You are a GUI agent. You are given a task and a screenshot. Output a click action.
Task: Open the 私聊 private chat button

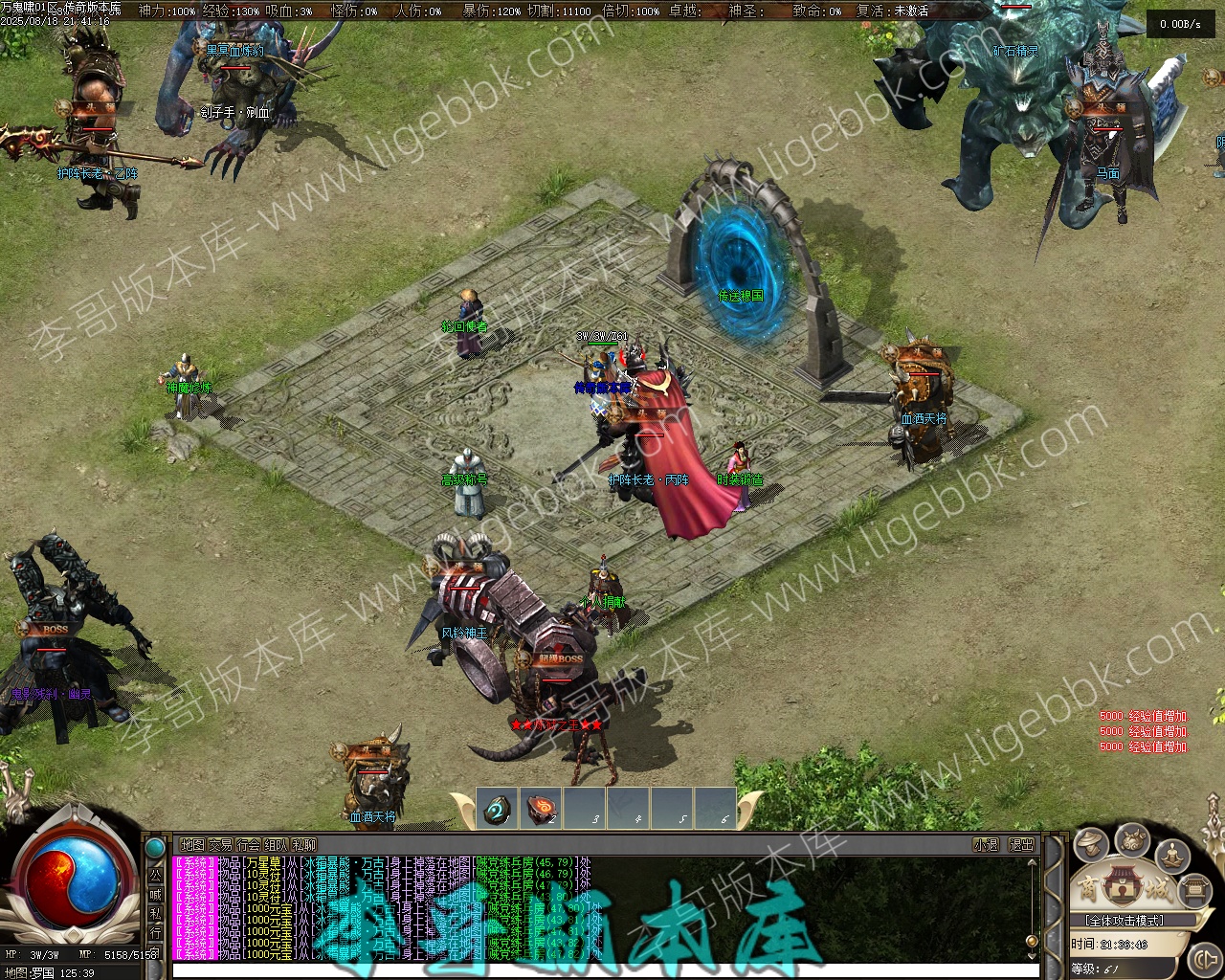(303, 845)
